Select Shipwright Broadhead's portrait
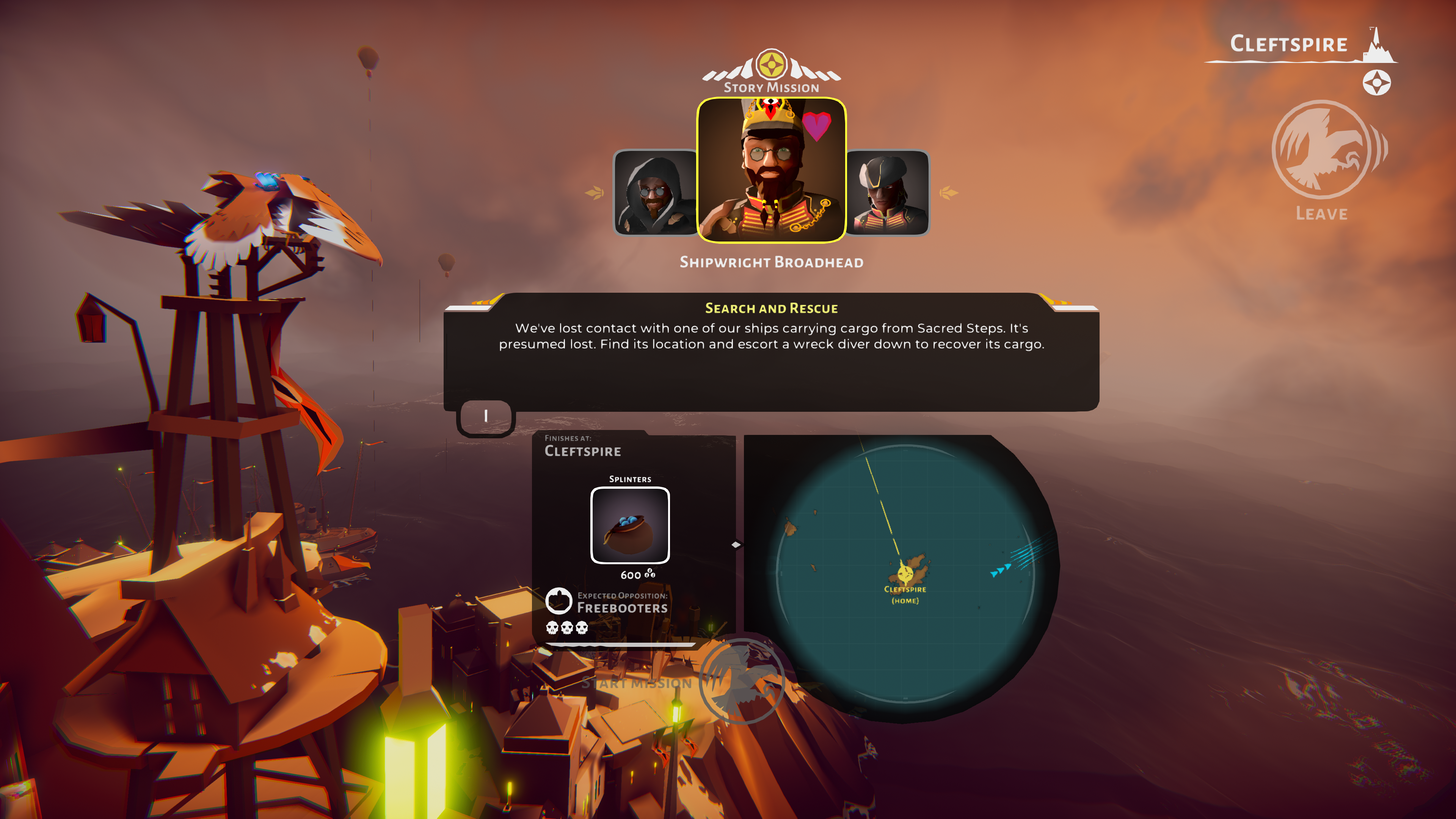 coord(771,170)
